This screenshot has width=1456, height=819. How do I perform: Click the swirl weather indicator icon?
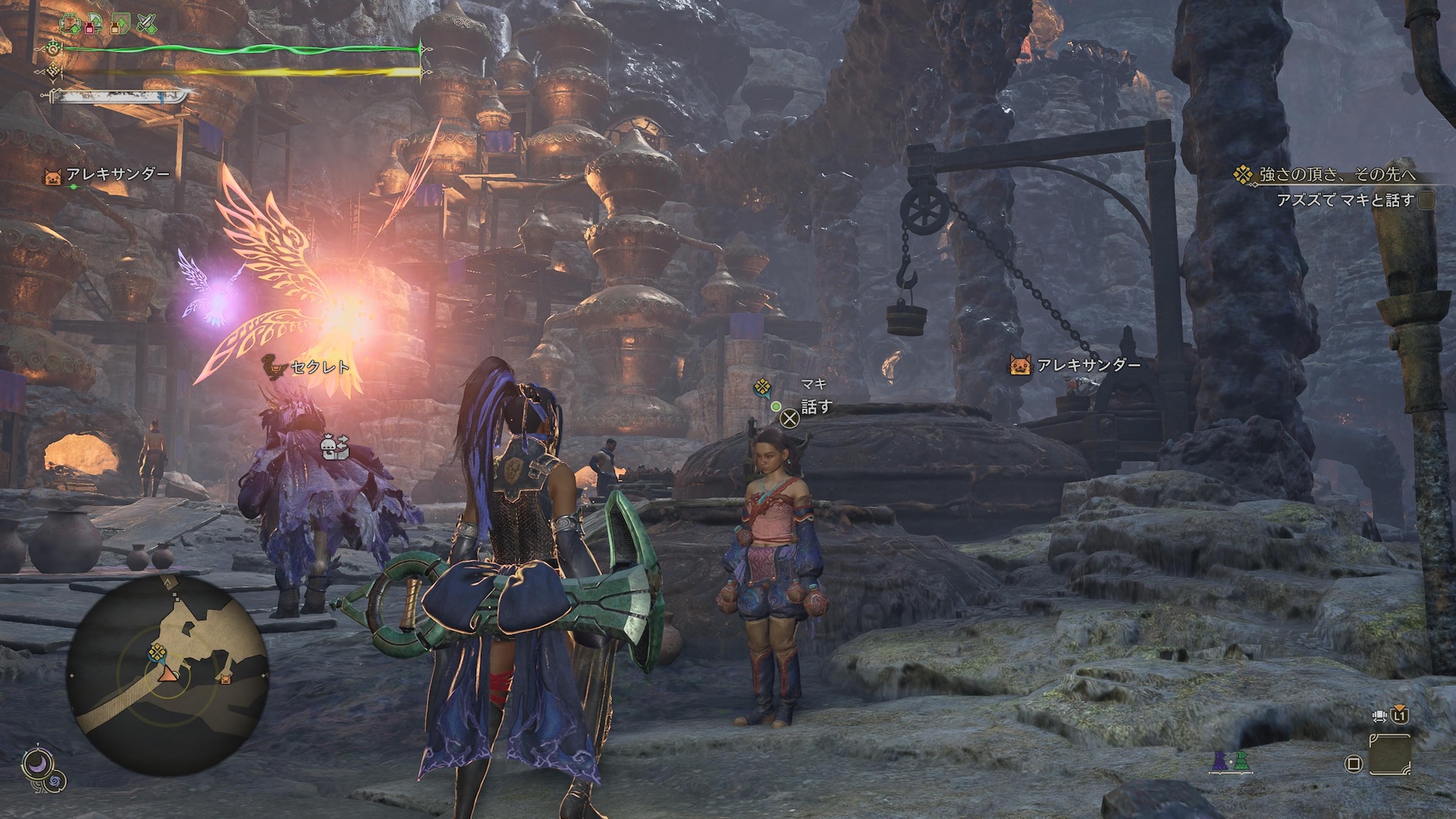point(55,782)
